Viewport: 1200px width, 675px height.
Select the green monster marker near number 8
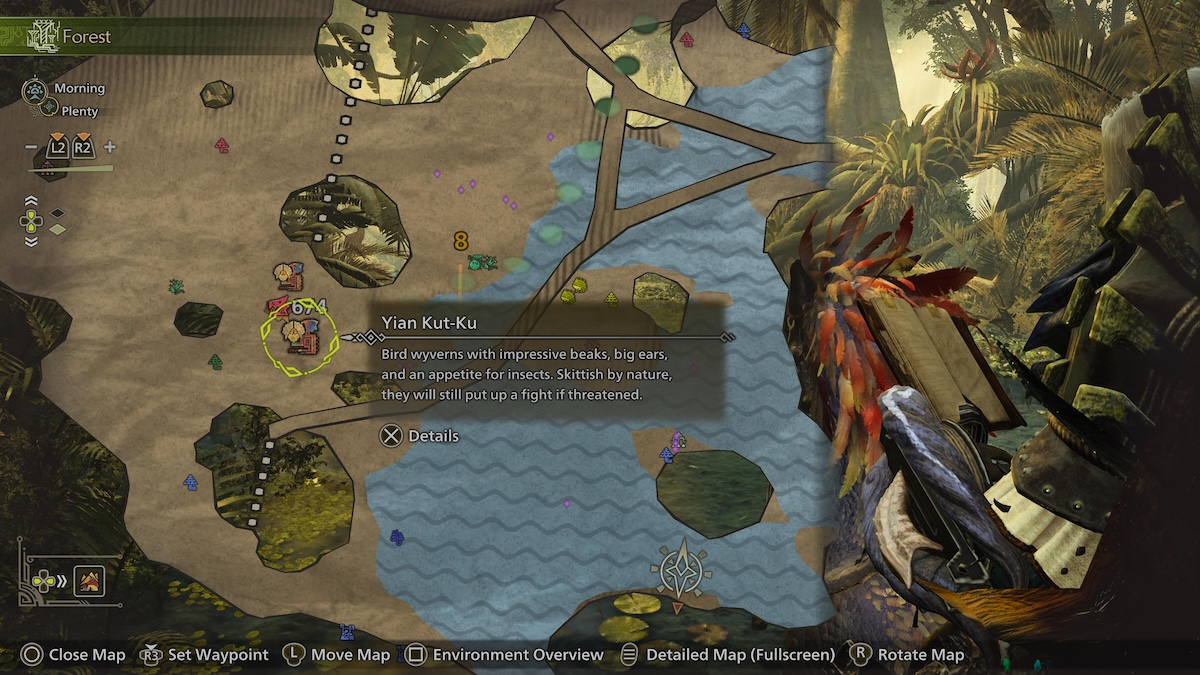[482, 262]
